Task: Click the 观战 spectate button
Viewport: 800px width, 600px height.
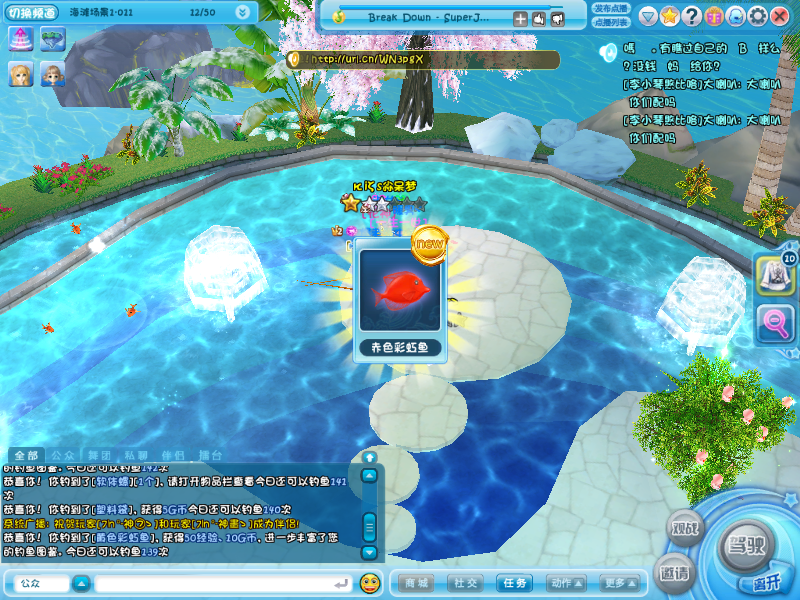Action: (687, 528)
